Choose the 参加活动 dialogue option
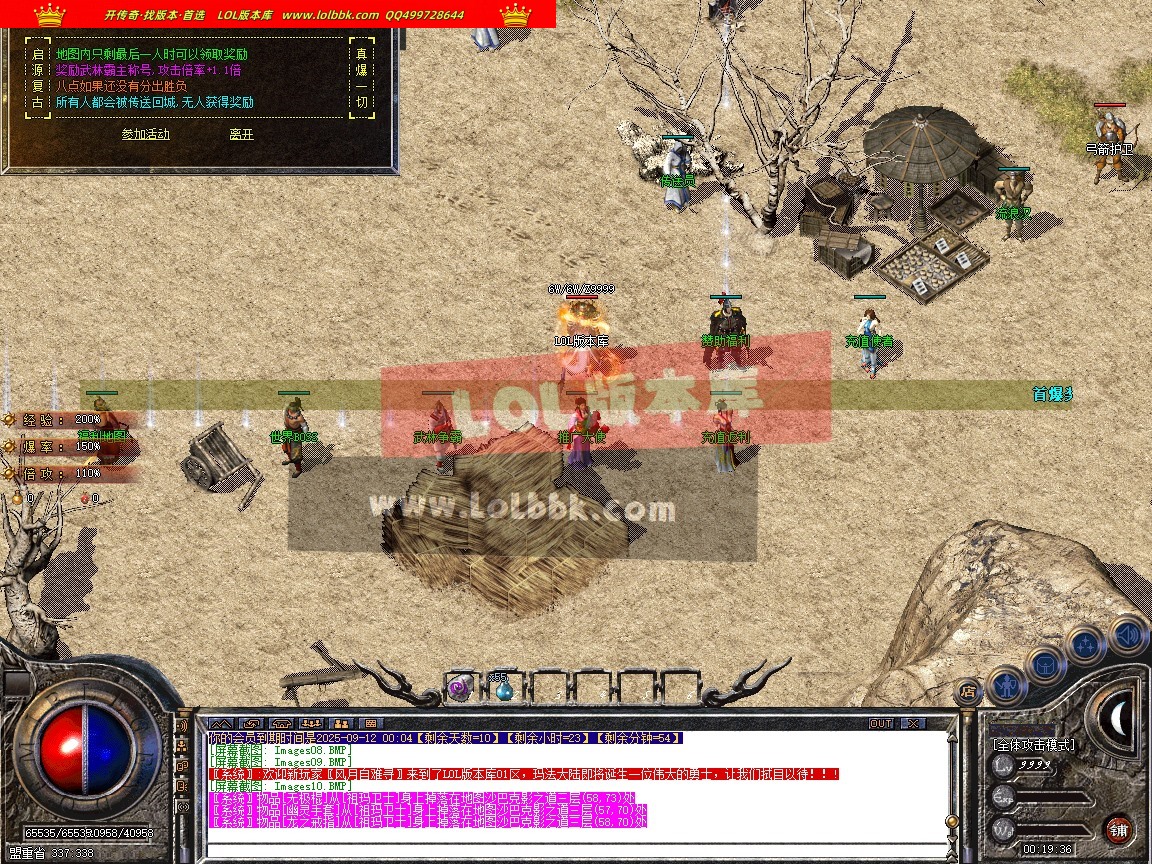This screenshot has width=1152, height=864. pyautogui.click(x=146, y=134)
